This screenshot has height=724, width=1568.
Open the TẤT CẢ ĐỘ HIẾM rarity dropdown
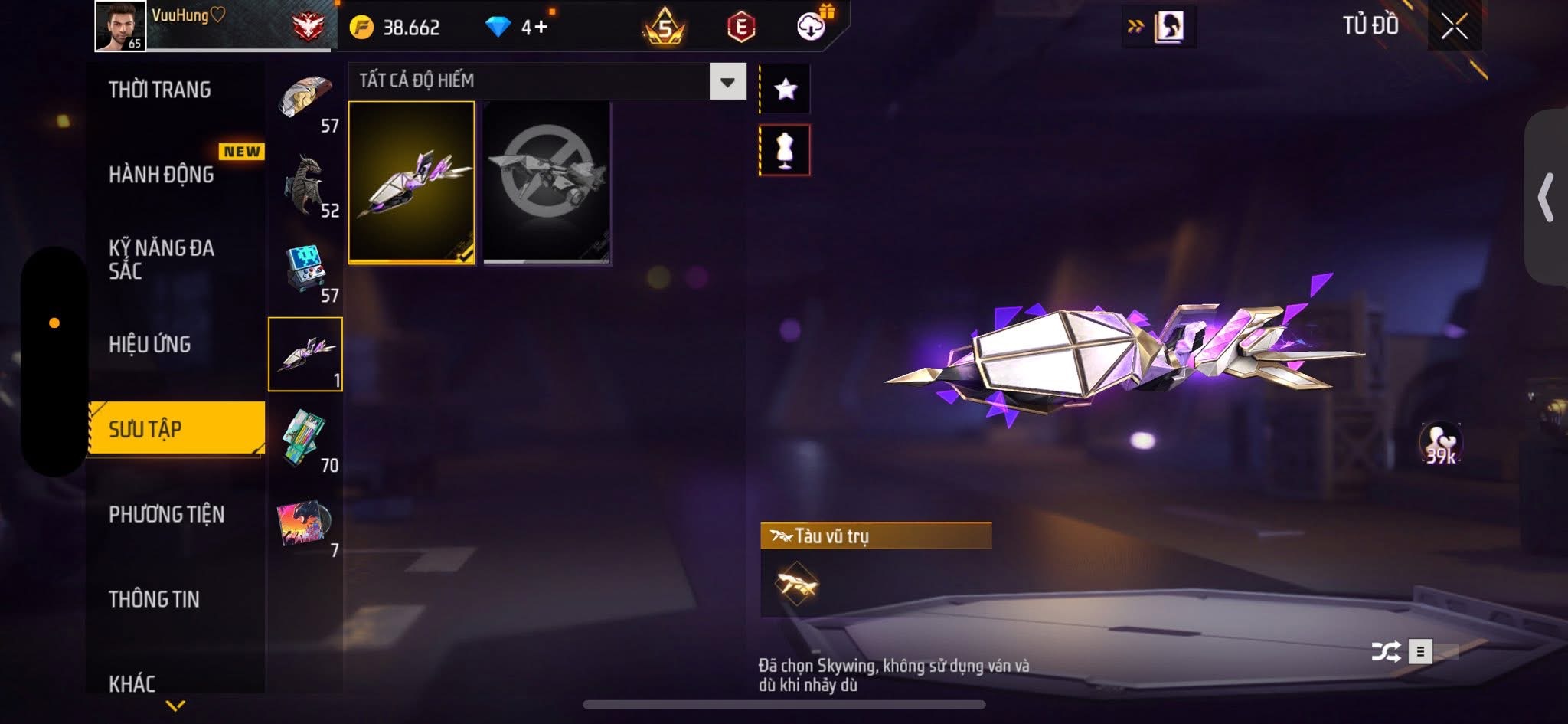[727, 81]
